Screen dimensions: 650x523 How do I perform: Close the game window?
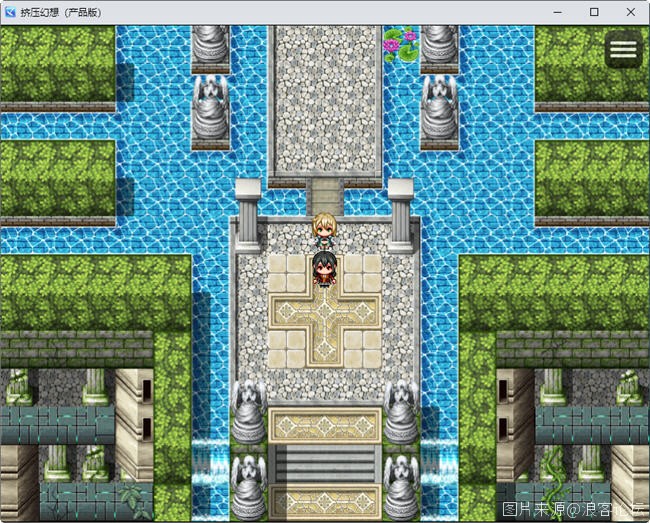[629, 12]
